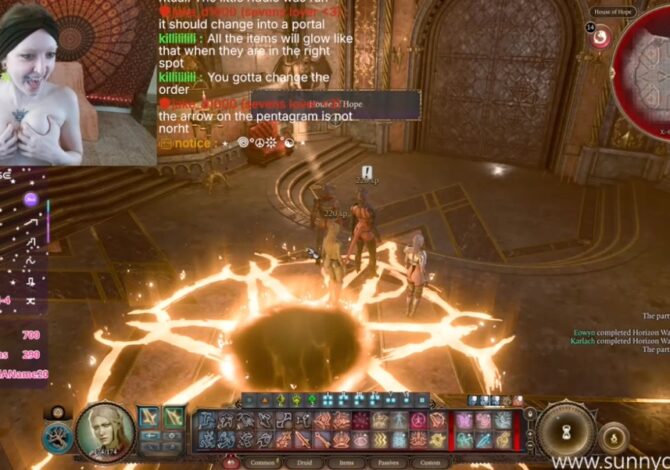Click the round button right of the hourglass
The width and height of the screenshot is (670, 470).
pos(614,436)
